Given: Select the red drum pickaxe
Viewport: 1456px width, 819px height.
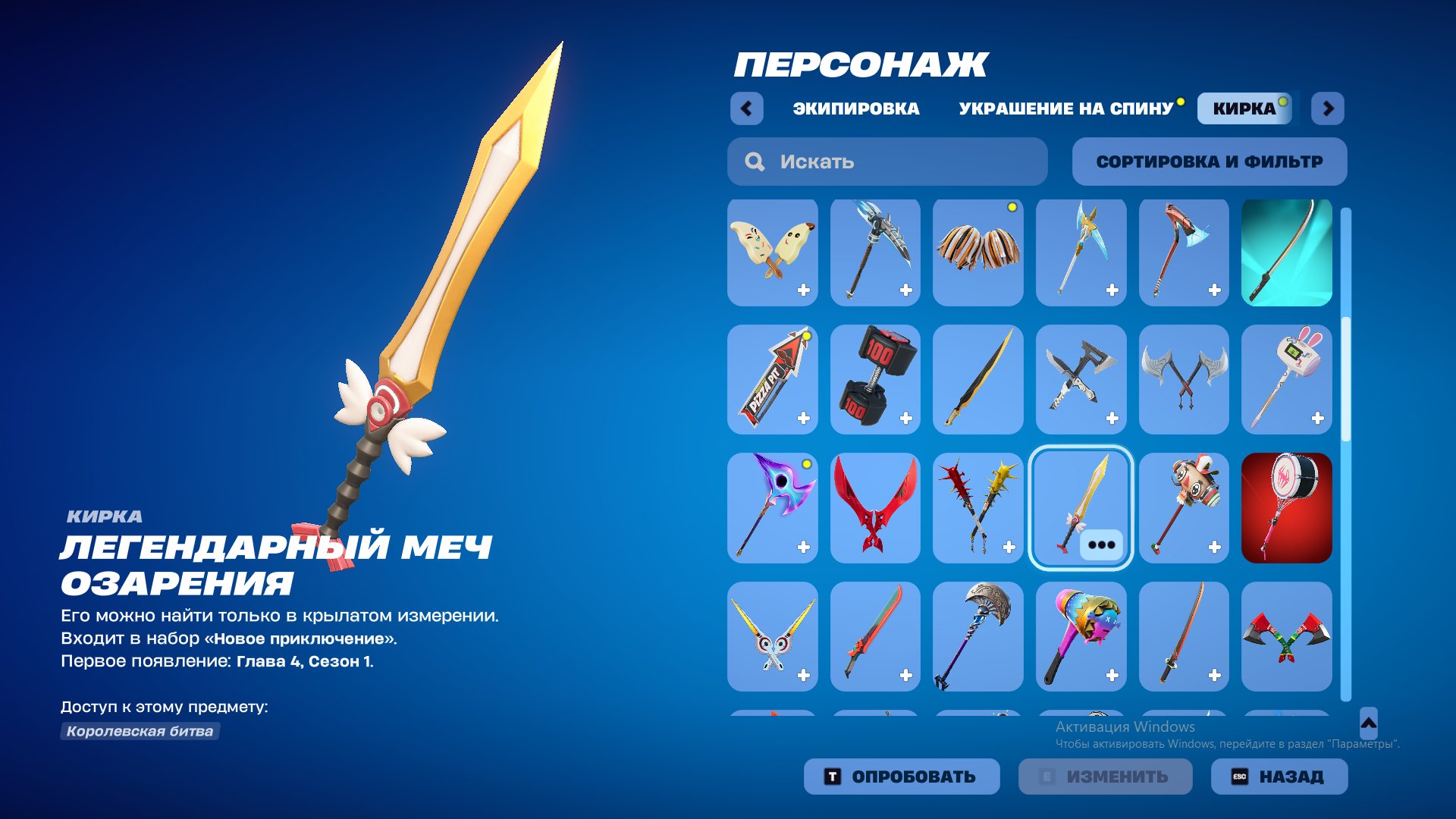Looking at the screenshot, I should [x=1287, y=508].
